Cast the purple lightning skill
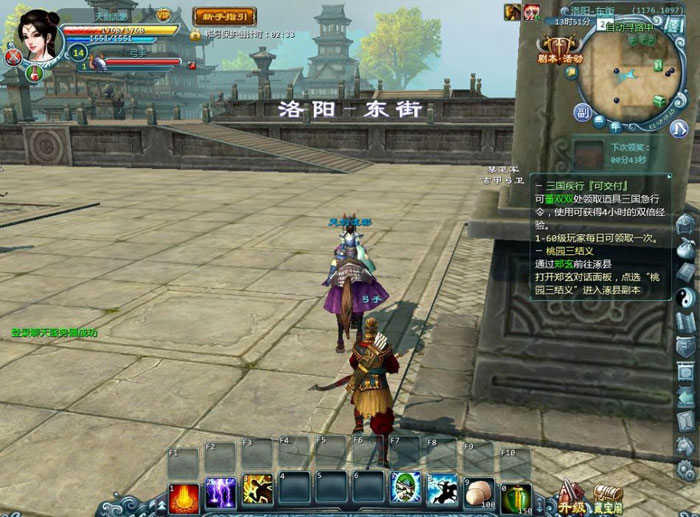The width and height of the screenshot is (700, 517). click(220, 492)
